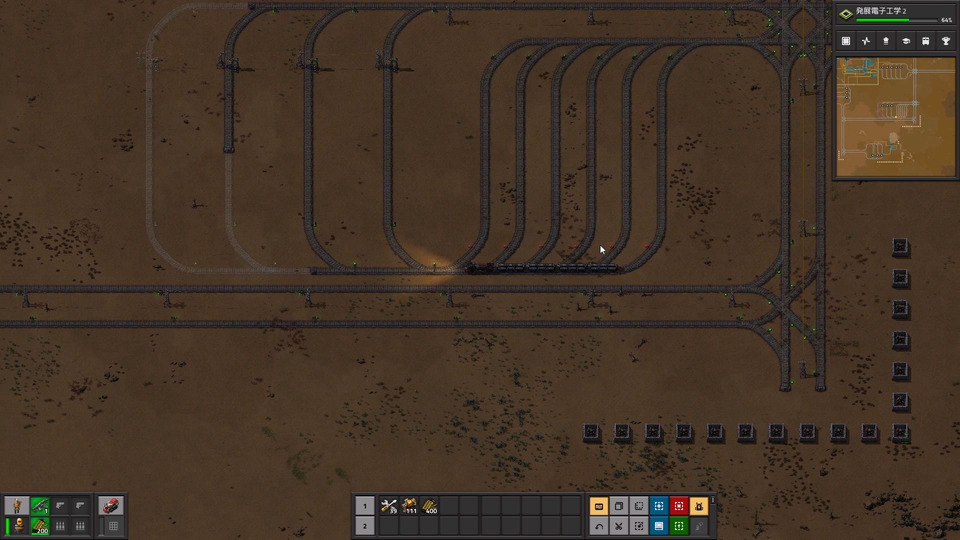Select the quickbar slot with 400 ammo

[431, 506]
